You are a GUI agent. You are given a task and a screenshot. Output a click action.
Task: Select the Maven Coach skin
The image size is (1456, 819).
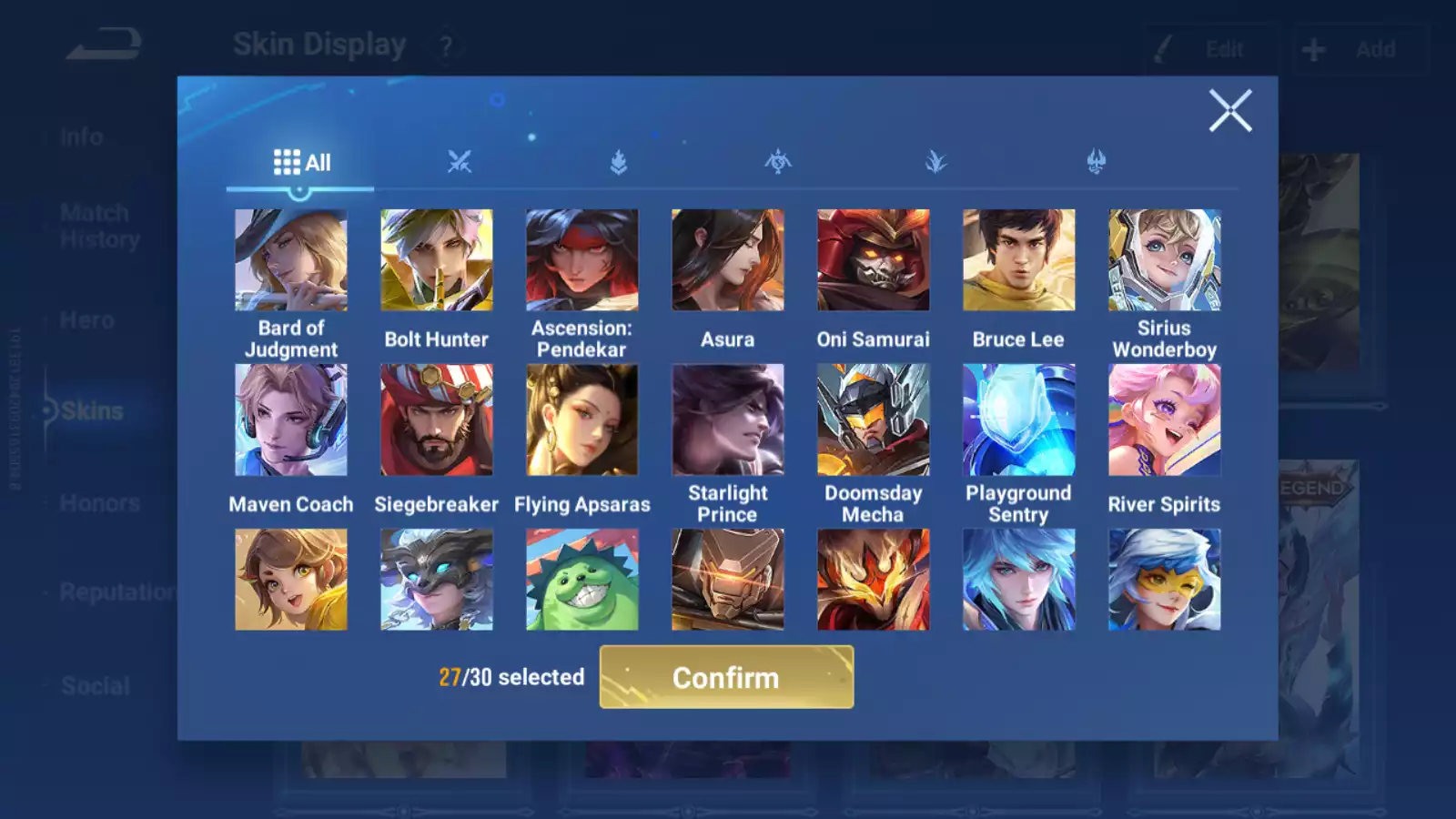coord(291,420)
